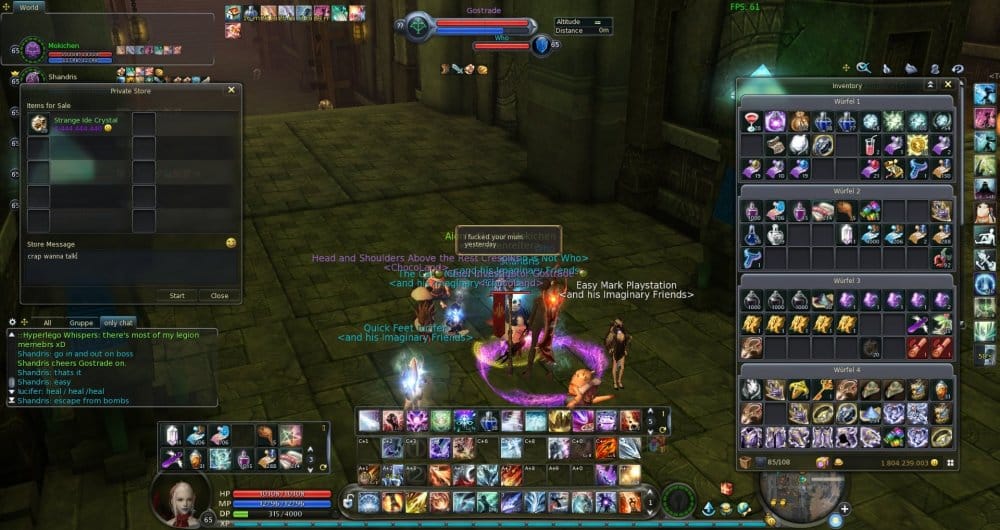Toggle the Würfel 1 bag header
Screen dimensions: 1000x530
tap(847, 102)
